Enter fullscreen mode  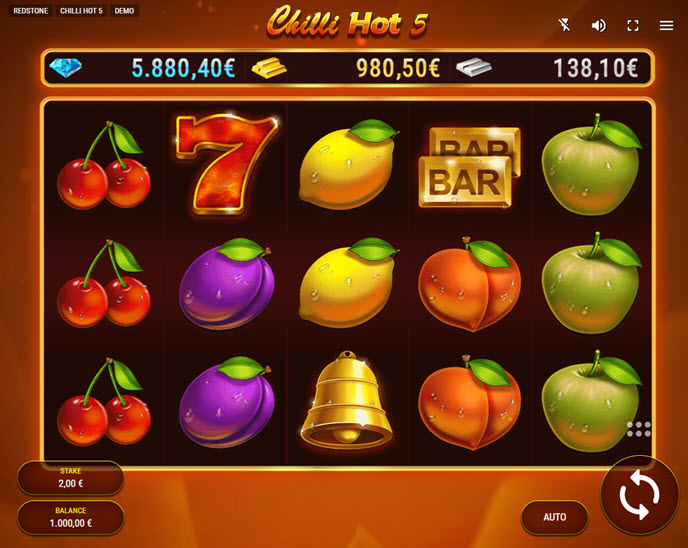point(632,25)
